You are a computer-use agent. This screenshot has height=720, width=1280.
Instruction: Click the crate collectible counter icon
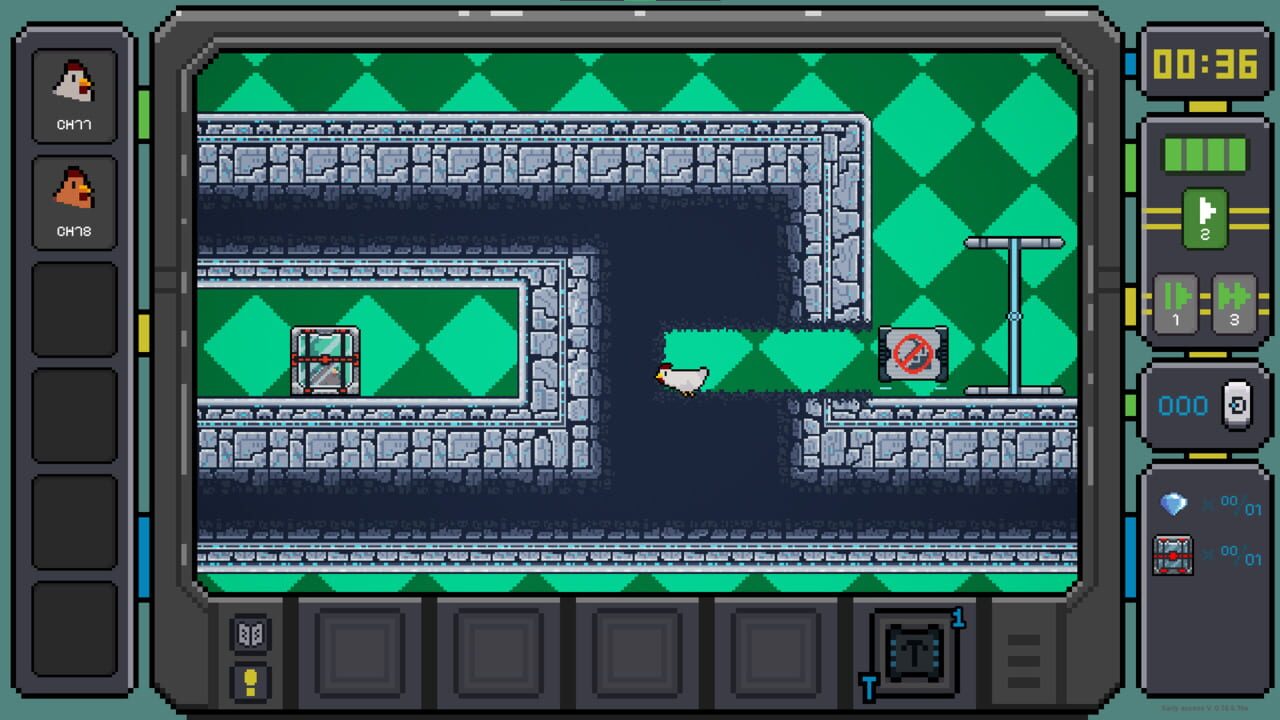(1172, 556)
